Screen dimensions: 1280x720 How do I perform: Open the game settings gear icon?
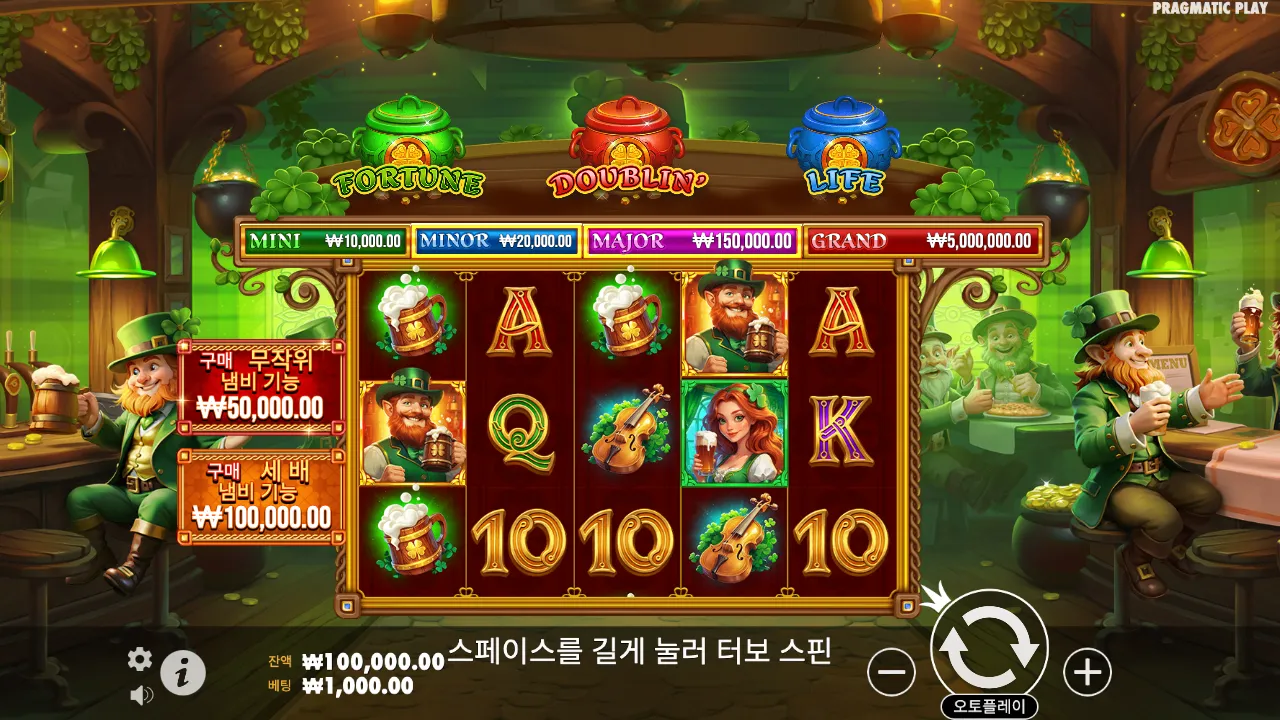point(139,660)
